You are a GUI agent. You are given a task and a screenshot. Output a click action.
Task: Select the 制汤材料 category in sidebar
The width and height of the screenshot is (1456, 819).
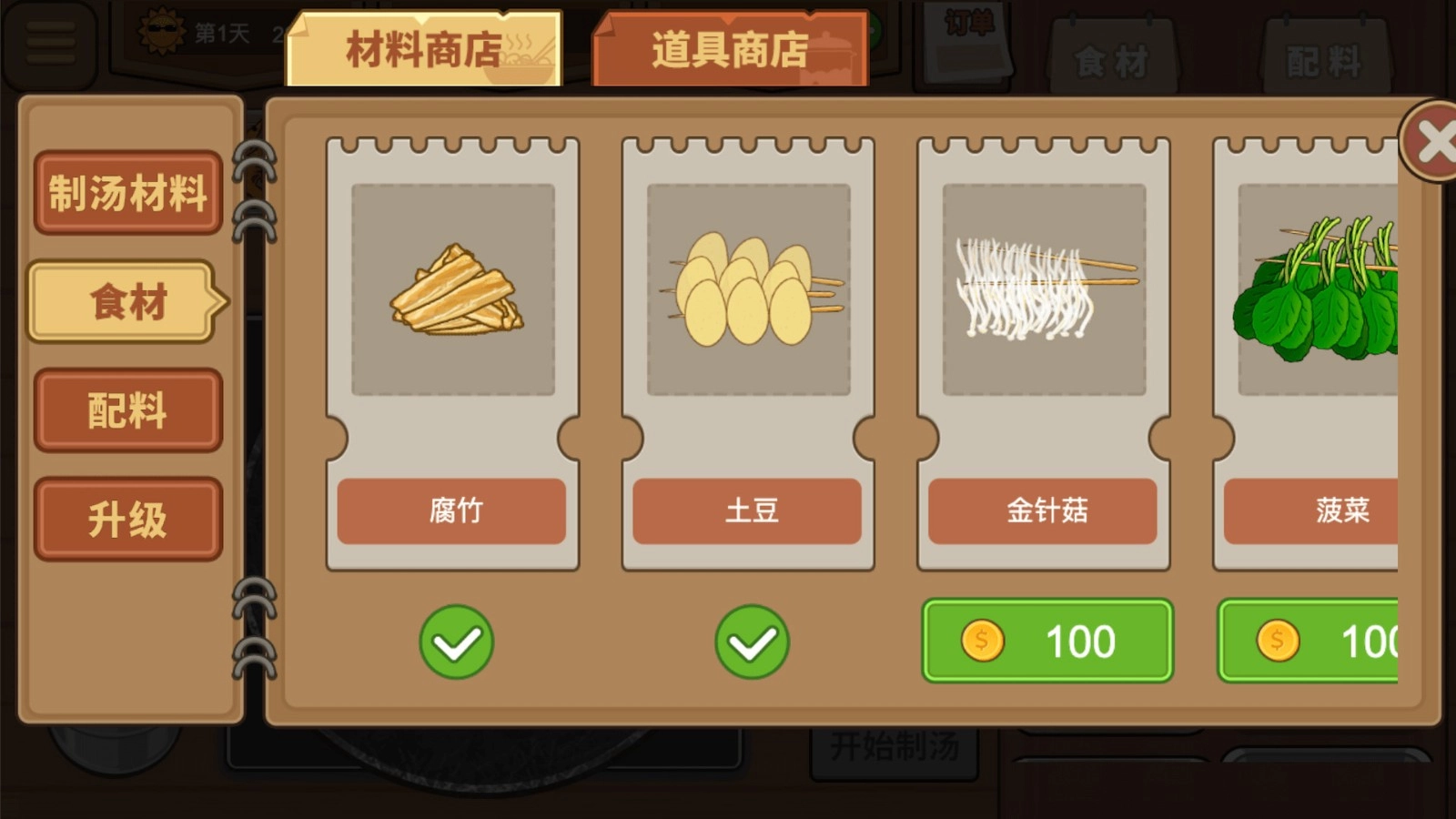127,194
